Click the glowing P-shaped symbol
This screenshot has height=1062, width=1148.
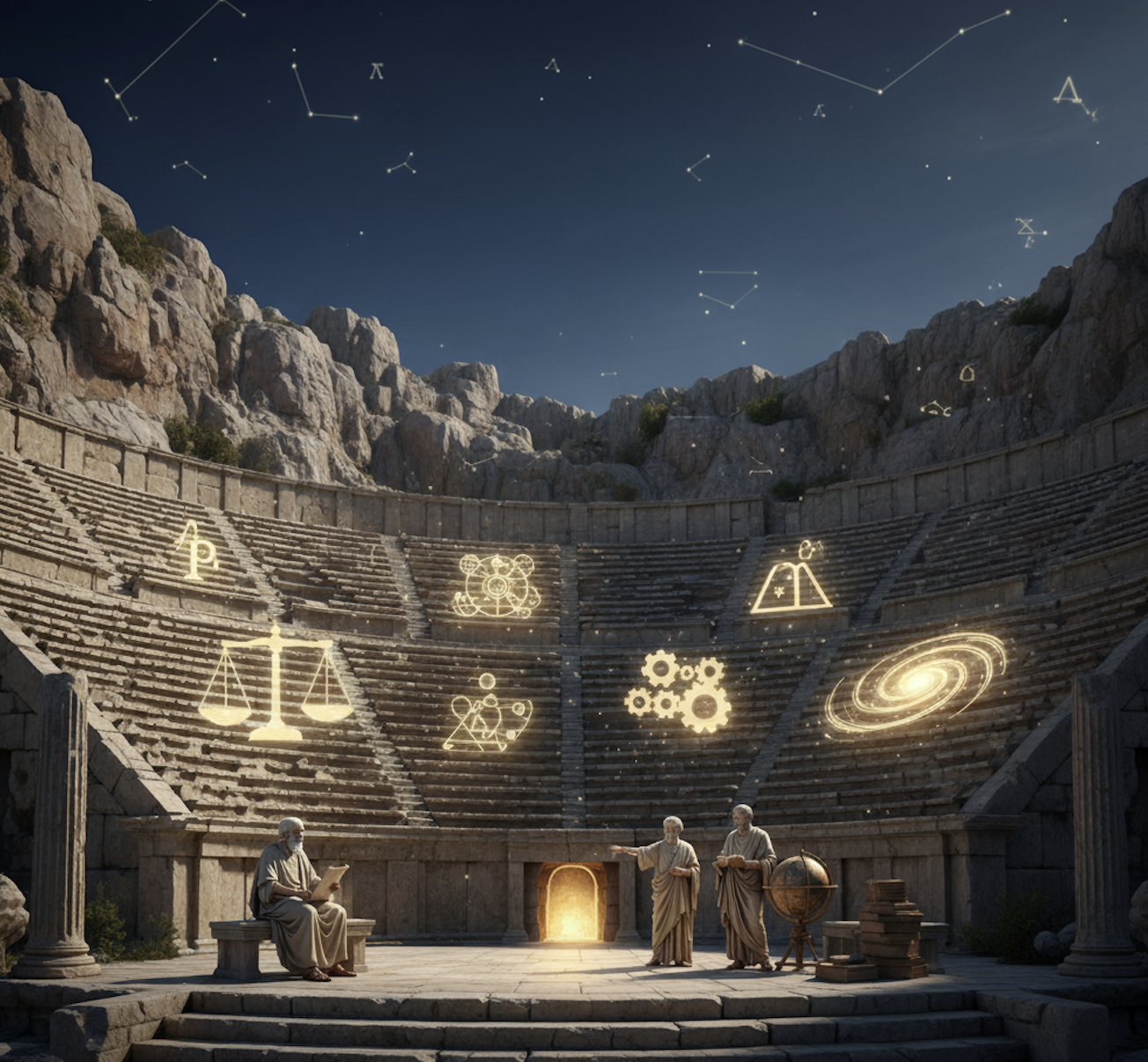pos(196,550)
